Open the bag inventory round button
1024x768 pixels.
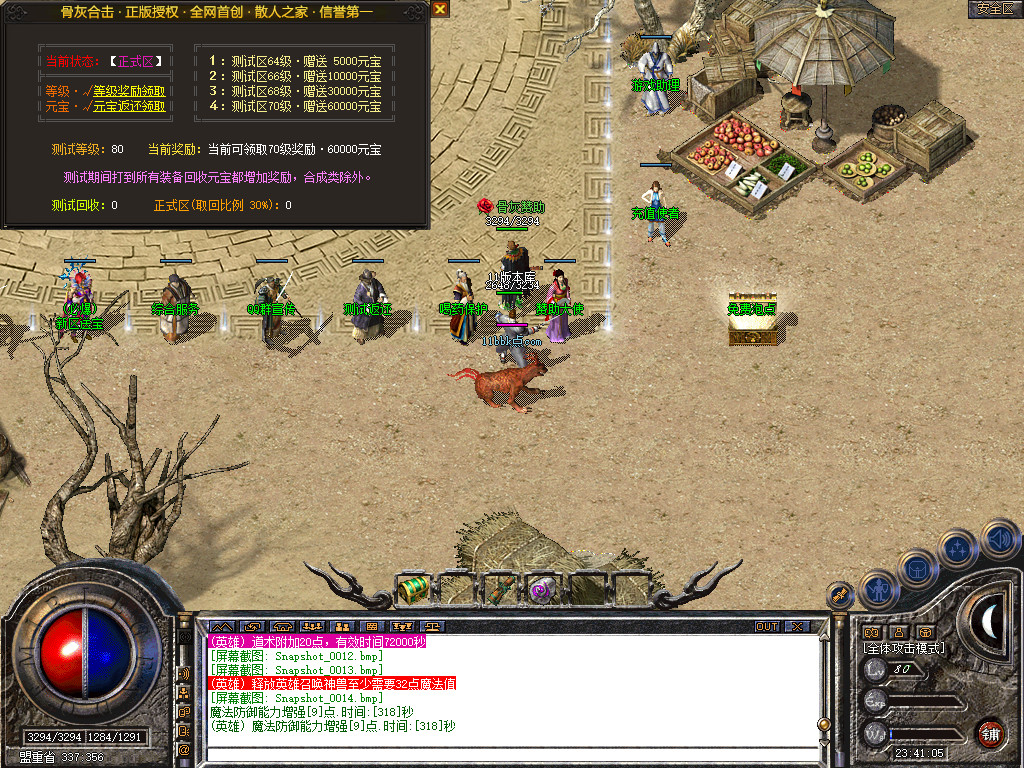[x=918, y=570]
